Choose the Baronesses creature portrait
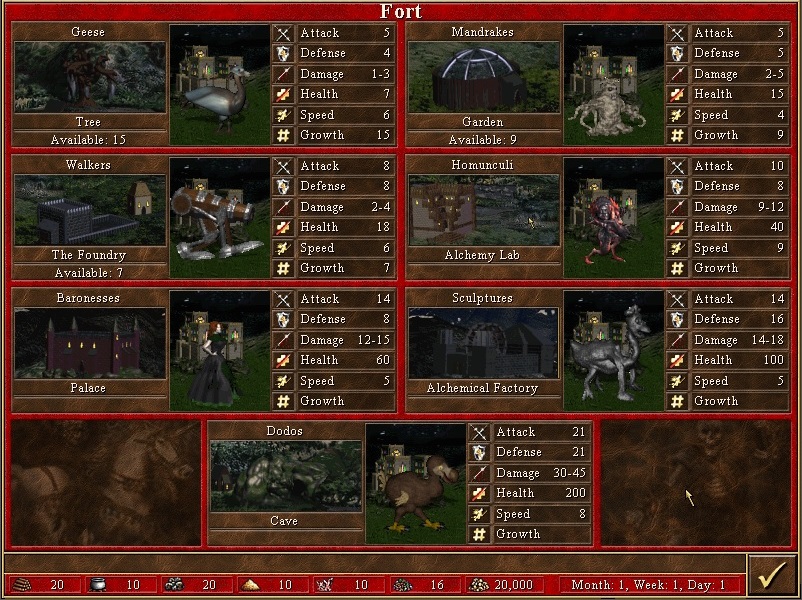Image resolution: width=802 pixels, height=600 pixels. click(x=219, y=350)
